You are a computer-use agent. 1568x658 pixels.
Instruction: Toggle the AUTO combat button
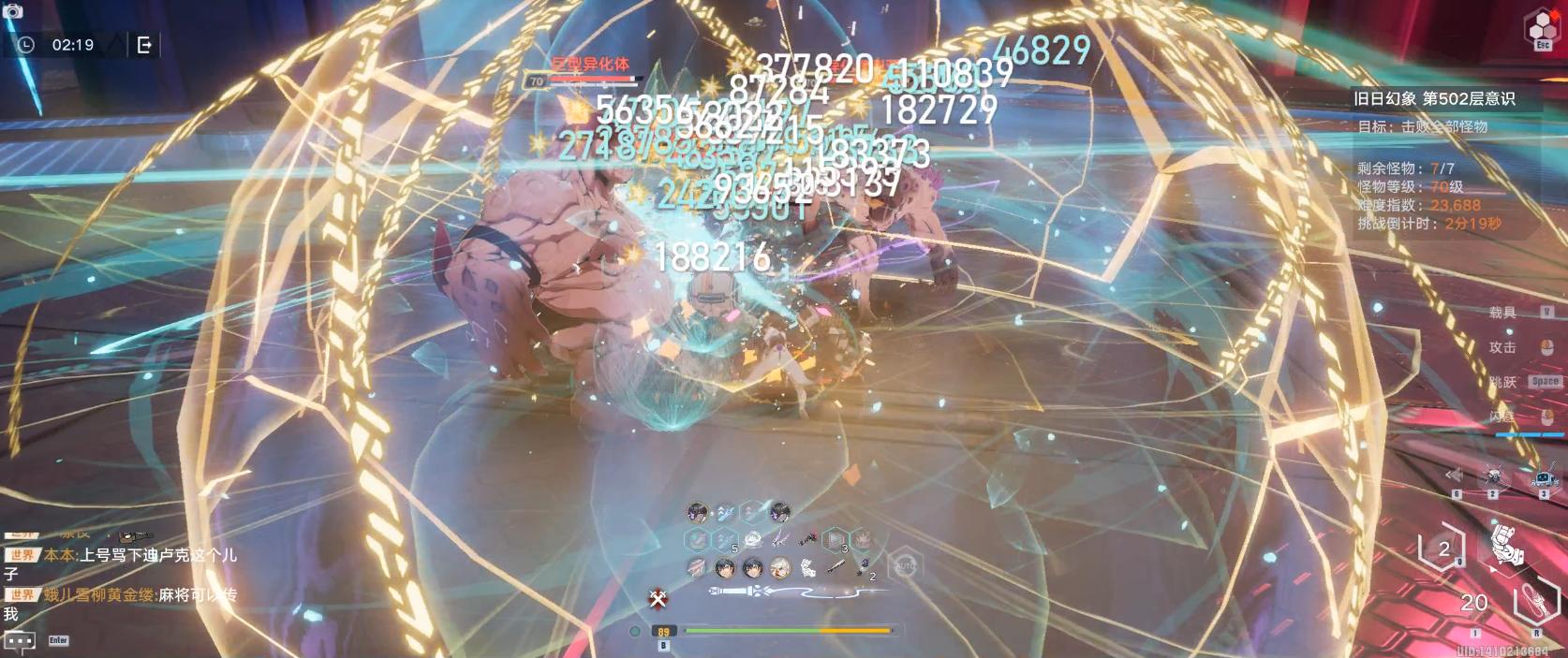[x=905, y=566]
